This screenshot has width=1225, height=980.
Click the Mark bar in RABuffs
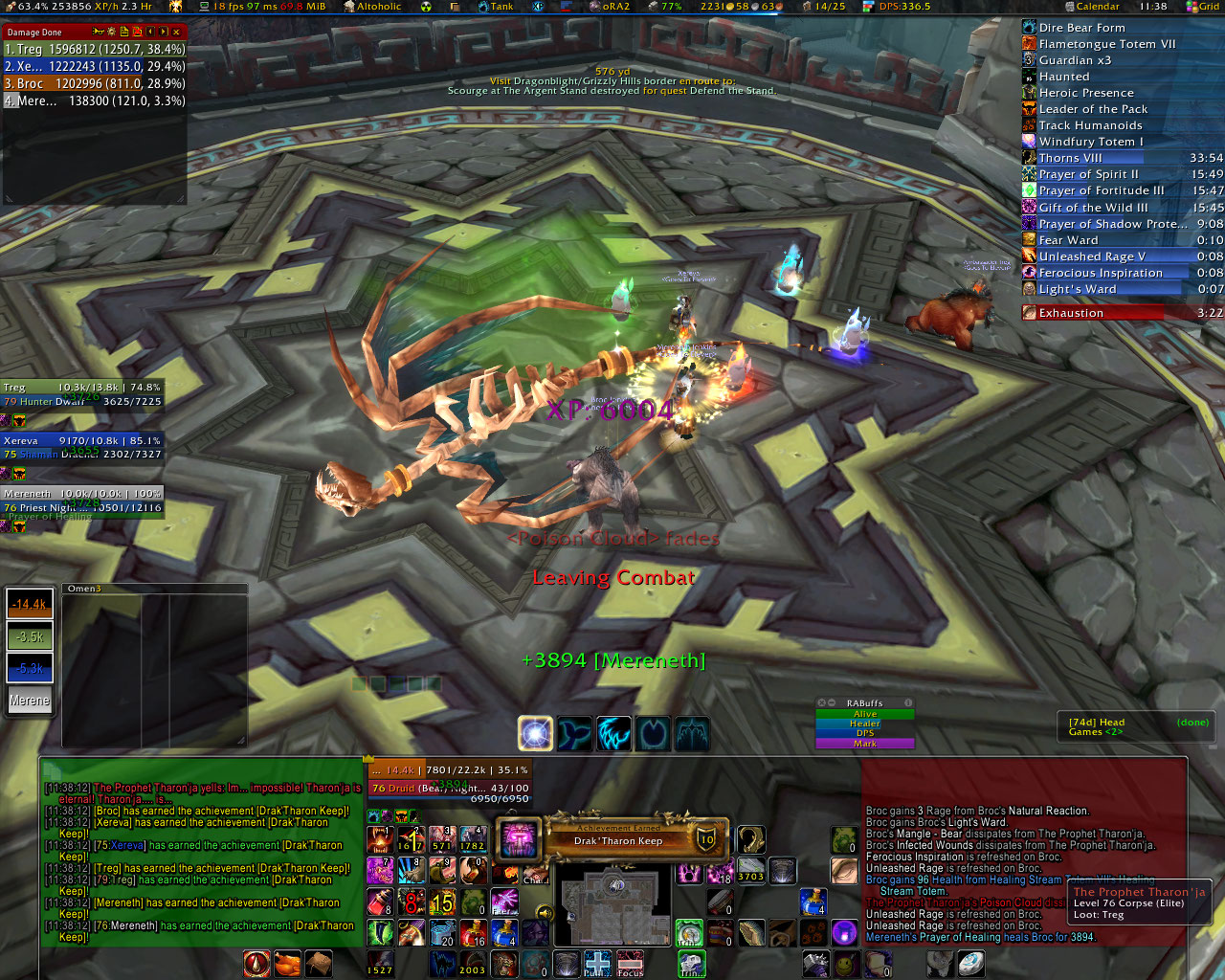tap(864, 744)
